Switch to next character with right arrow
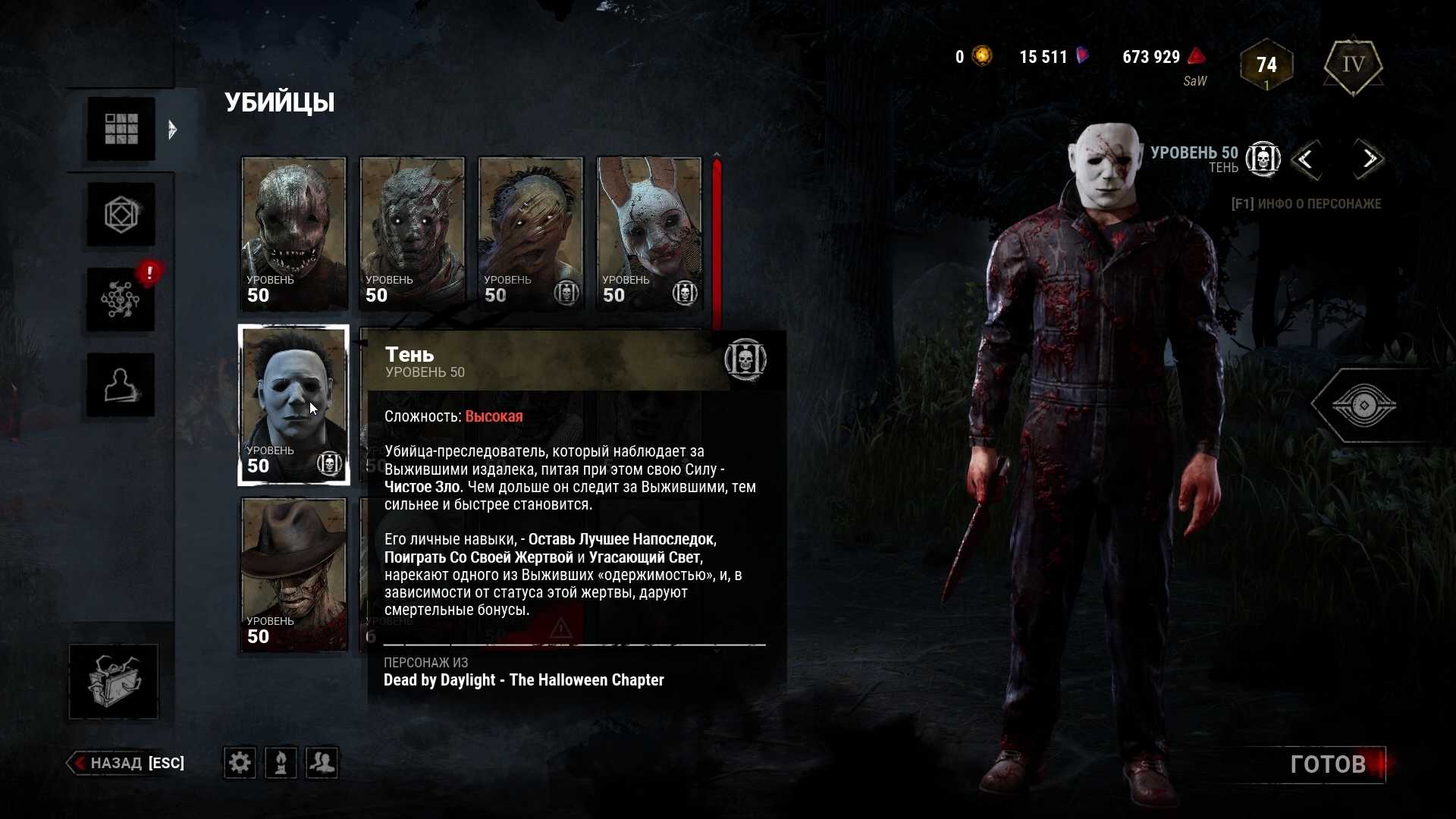Image resolution: width=1456 pixels, height=819 pixels. (1369, 159)
